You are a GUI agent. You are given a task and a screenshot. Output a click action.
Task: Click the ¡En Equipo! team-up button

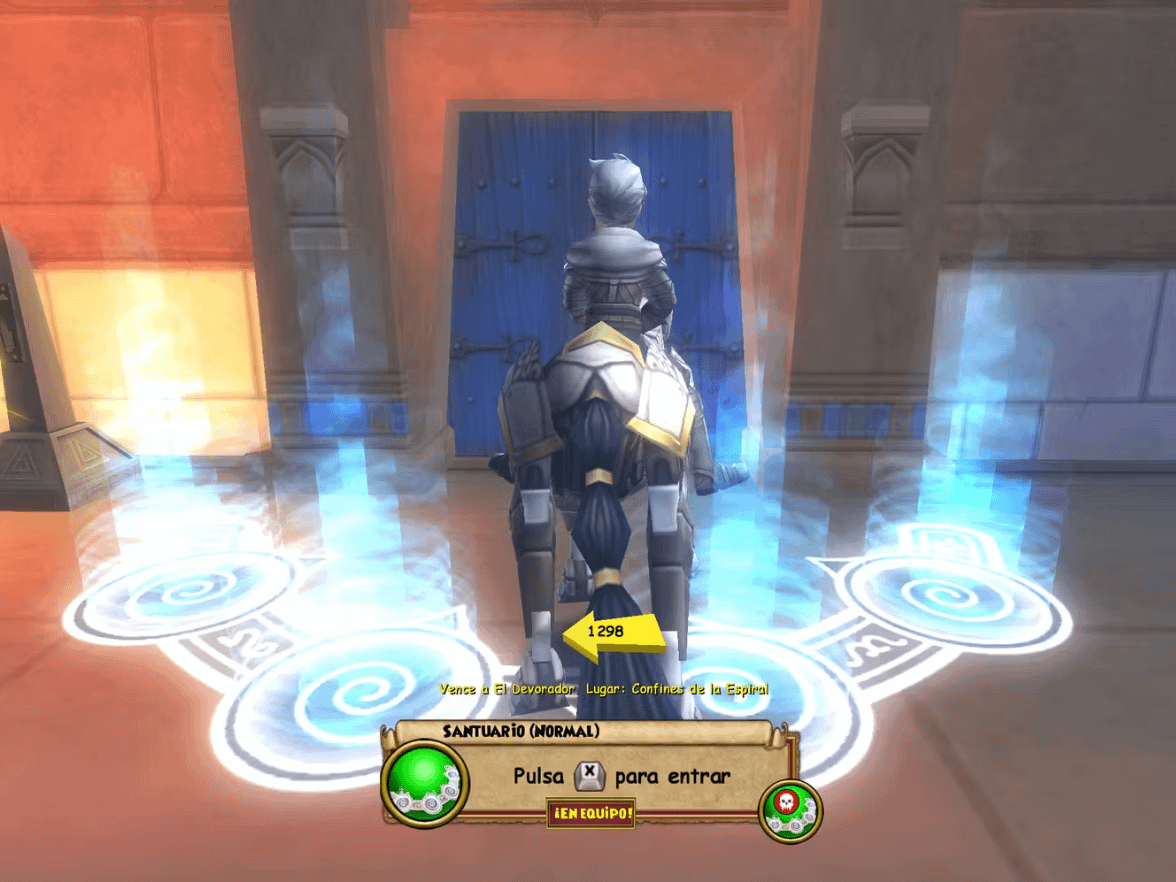tap(591, 814)
